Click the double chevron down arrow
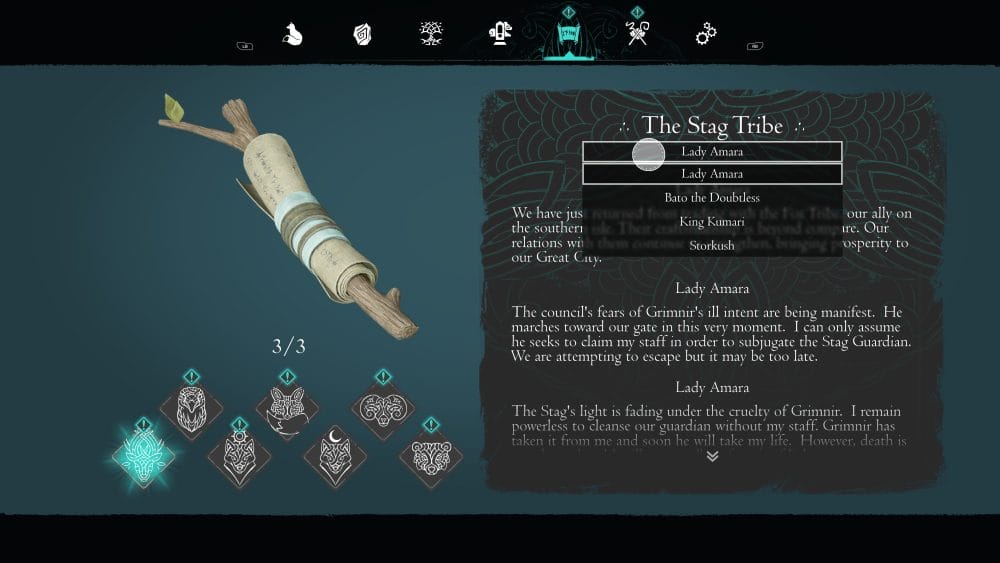 (712, 456)
